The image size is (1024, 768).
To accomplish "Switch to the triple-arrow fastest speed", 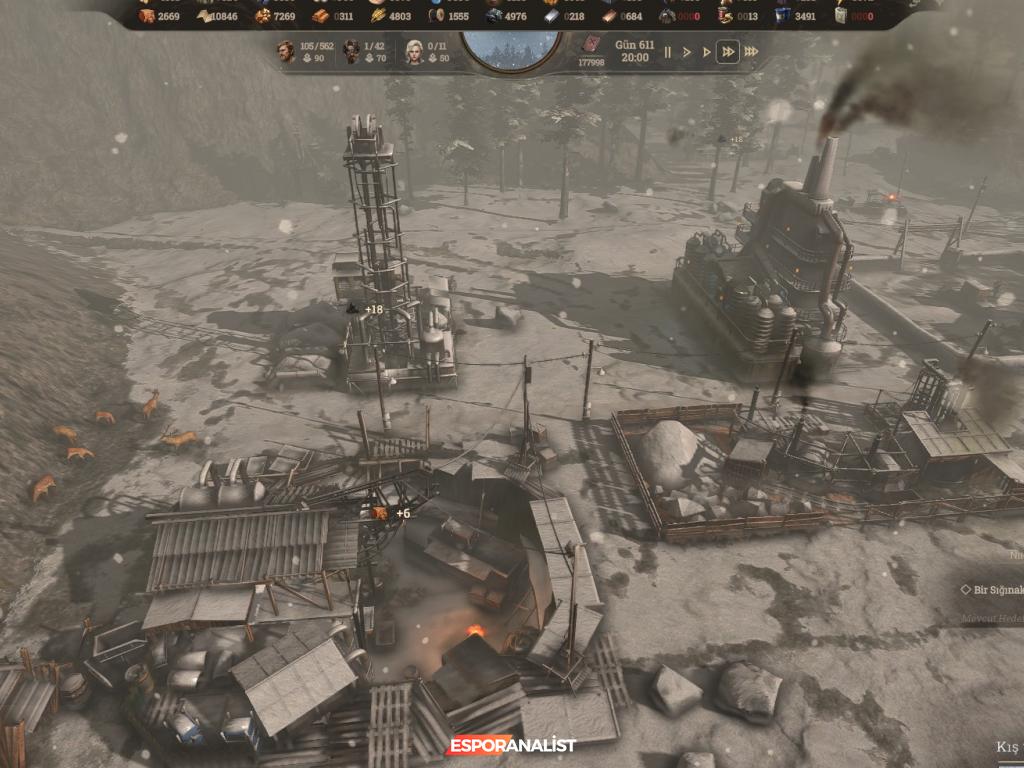I will point(751,52).
